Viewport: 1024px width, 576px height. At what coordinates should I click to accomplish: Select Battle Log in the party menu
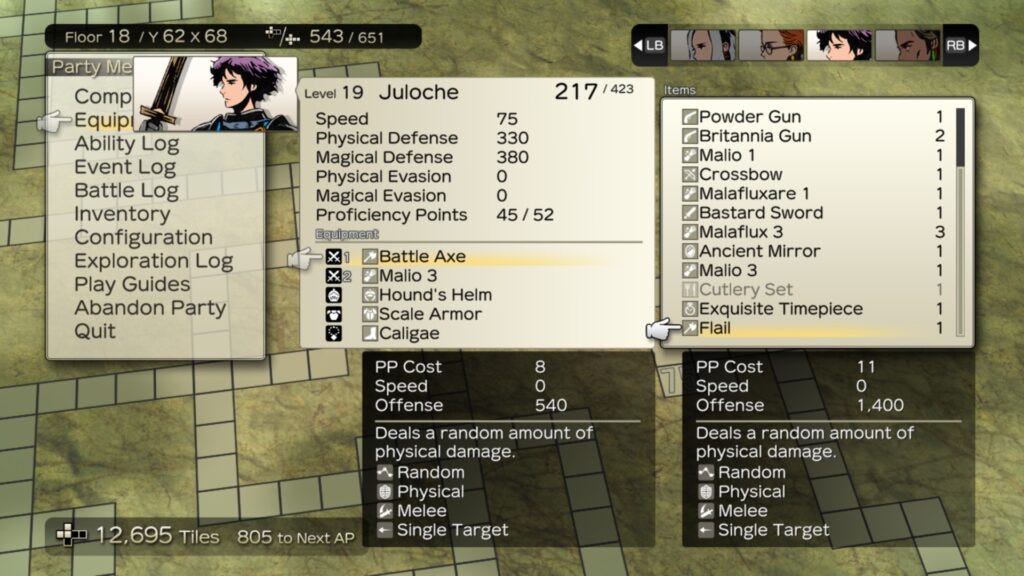(x=126, y=191)
